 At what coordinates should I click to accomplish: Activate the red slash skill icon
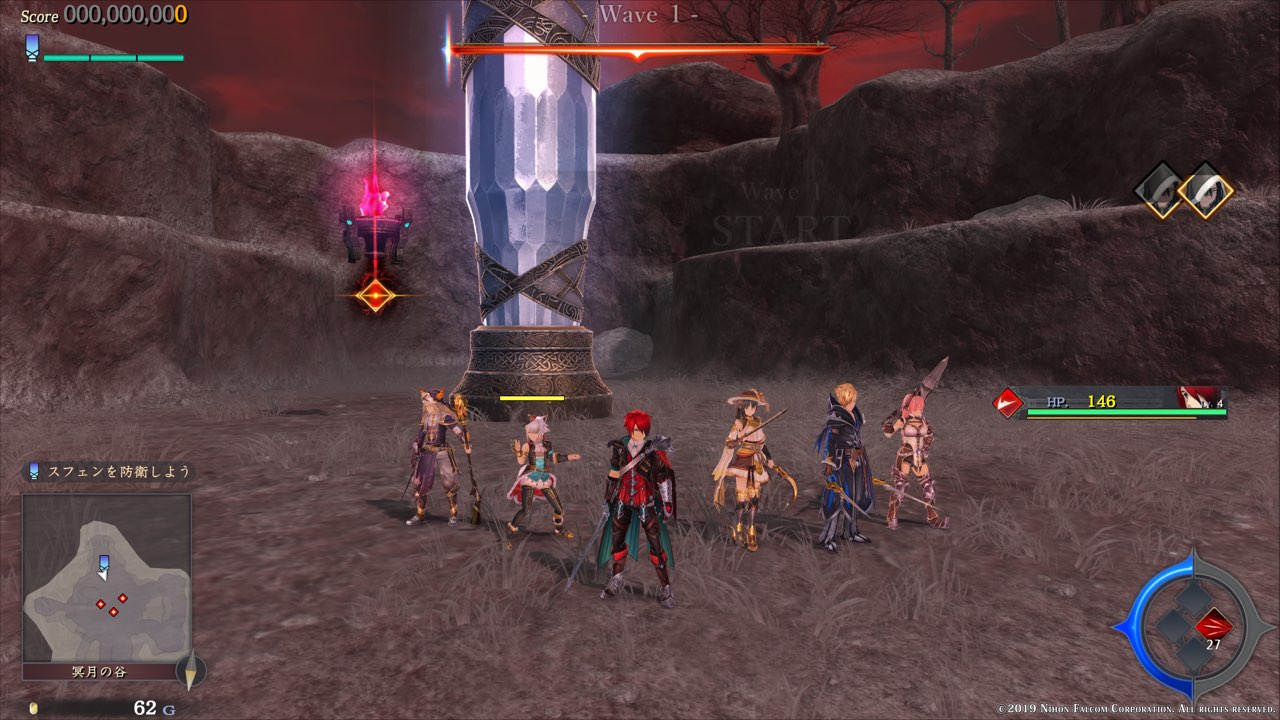(x=1213, y=627)
